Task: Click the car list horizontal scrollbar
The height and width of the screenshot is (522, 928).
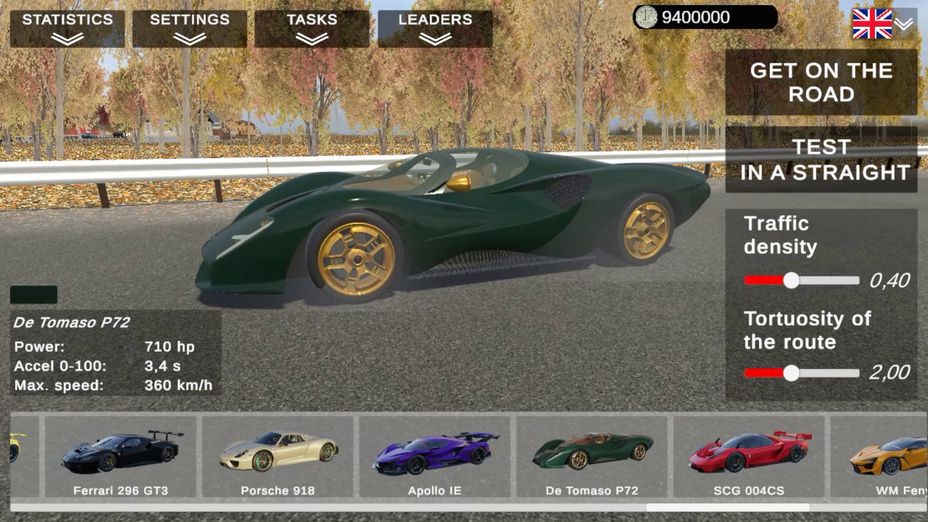Action: coord(727,508)
